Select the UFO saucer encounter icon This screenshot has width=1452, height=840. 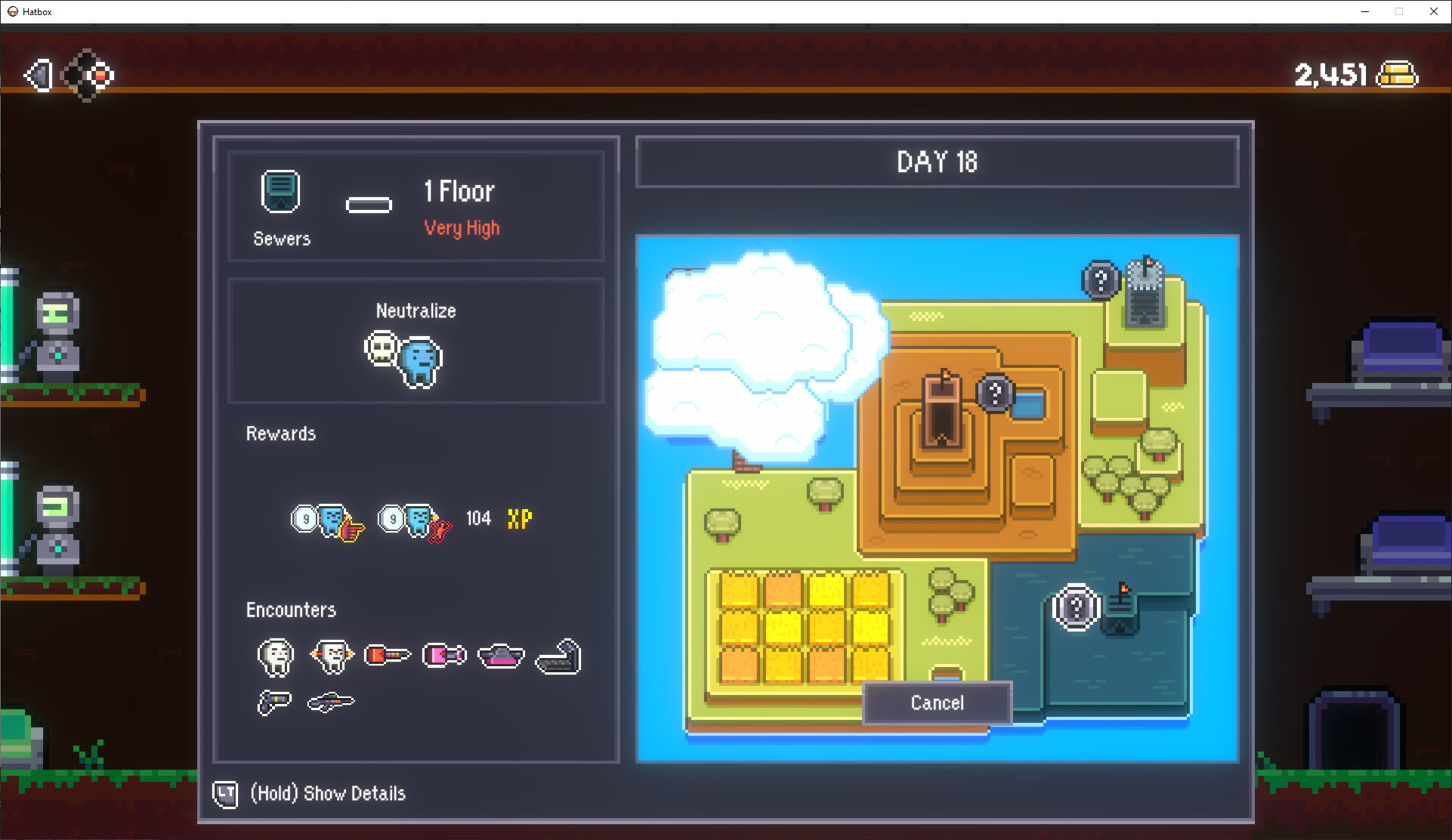[x=500, y=656]
